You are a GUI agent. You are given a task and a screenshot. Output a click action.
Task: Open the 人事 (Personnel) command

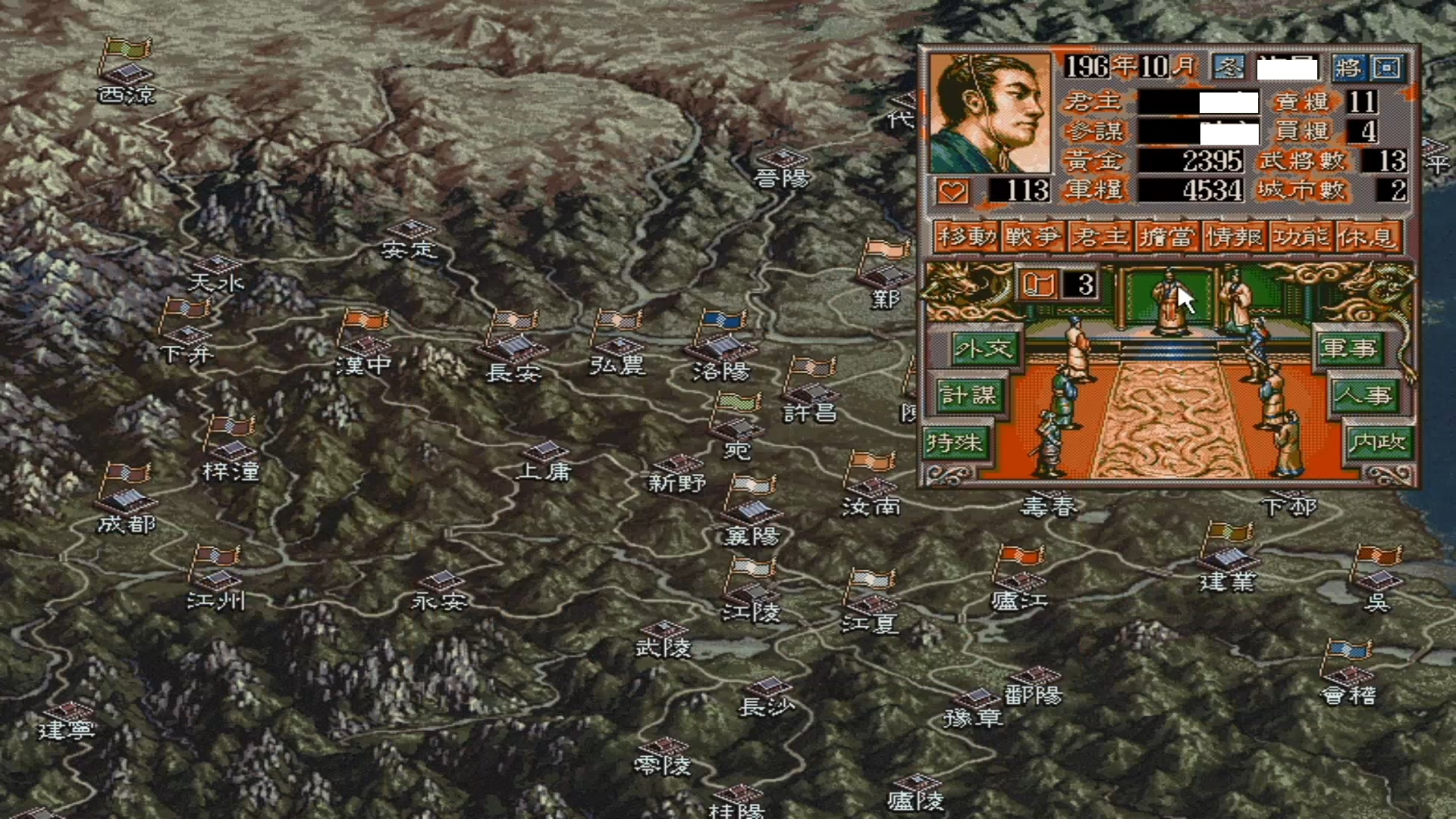1363,396
